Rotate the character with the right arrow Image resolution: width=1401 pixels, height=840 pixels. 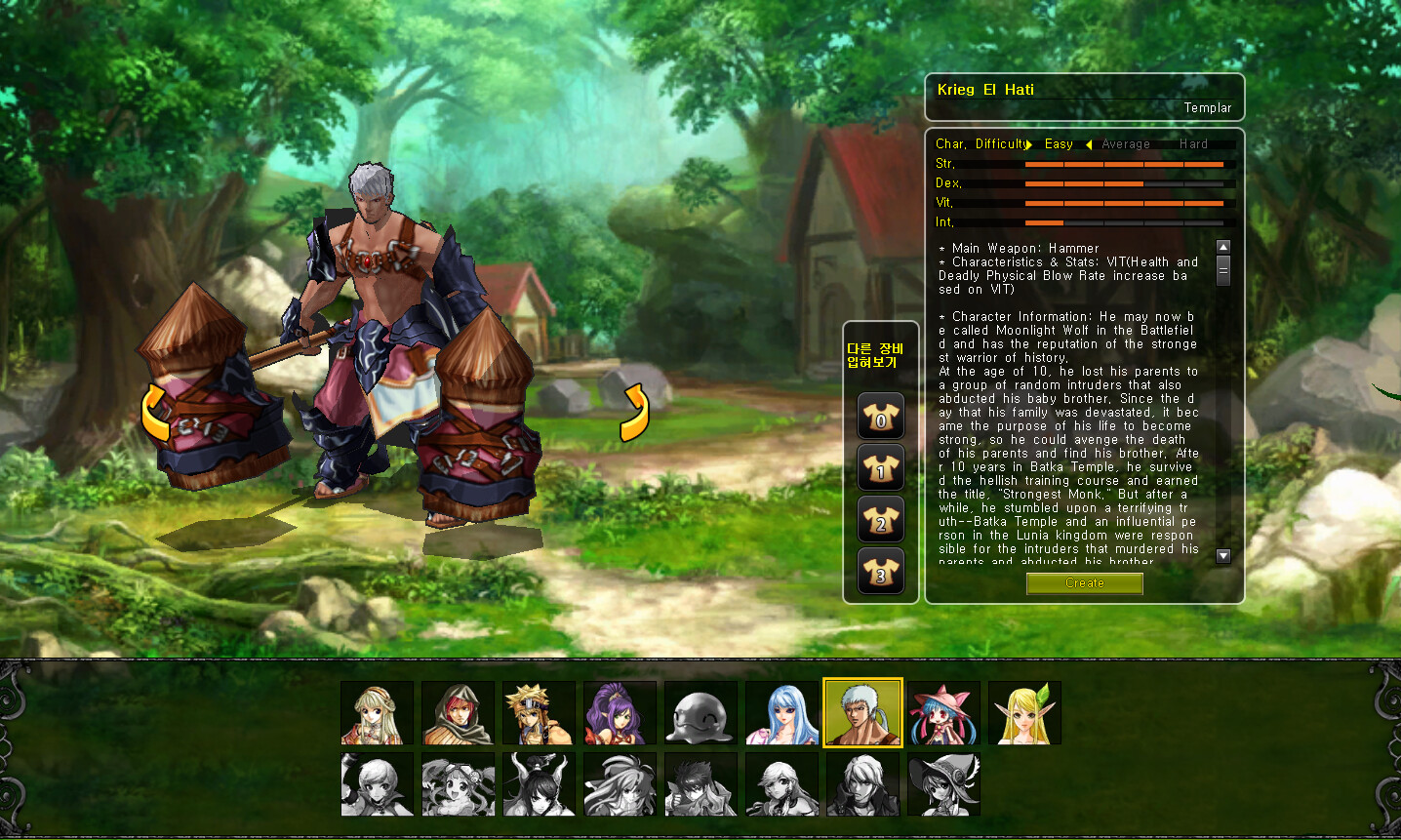pos(634,413)
